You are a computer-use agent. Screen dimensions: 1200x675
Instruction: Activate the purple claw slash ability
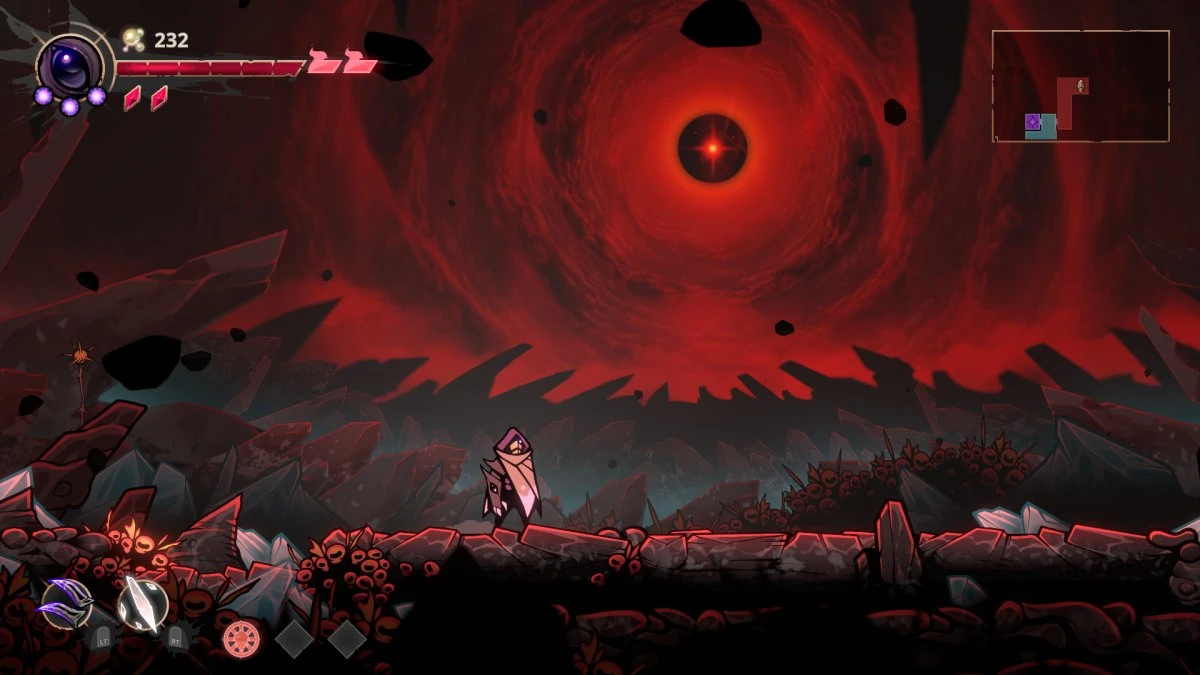pos(66,603)
